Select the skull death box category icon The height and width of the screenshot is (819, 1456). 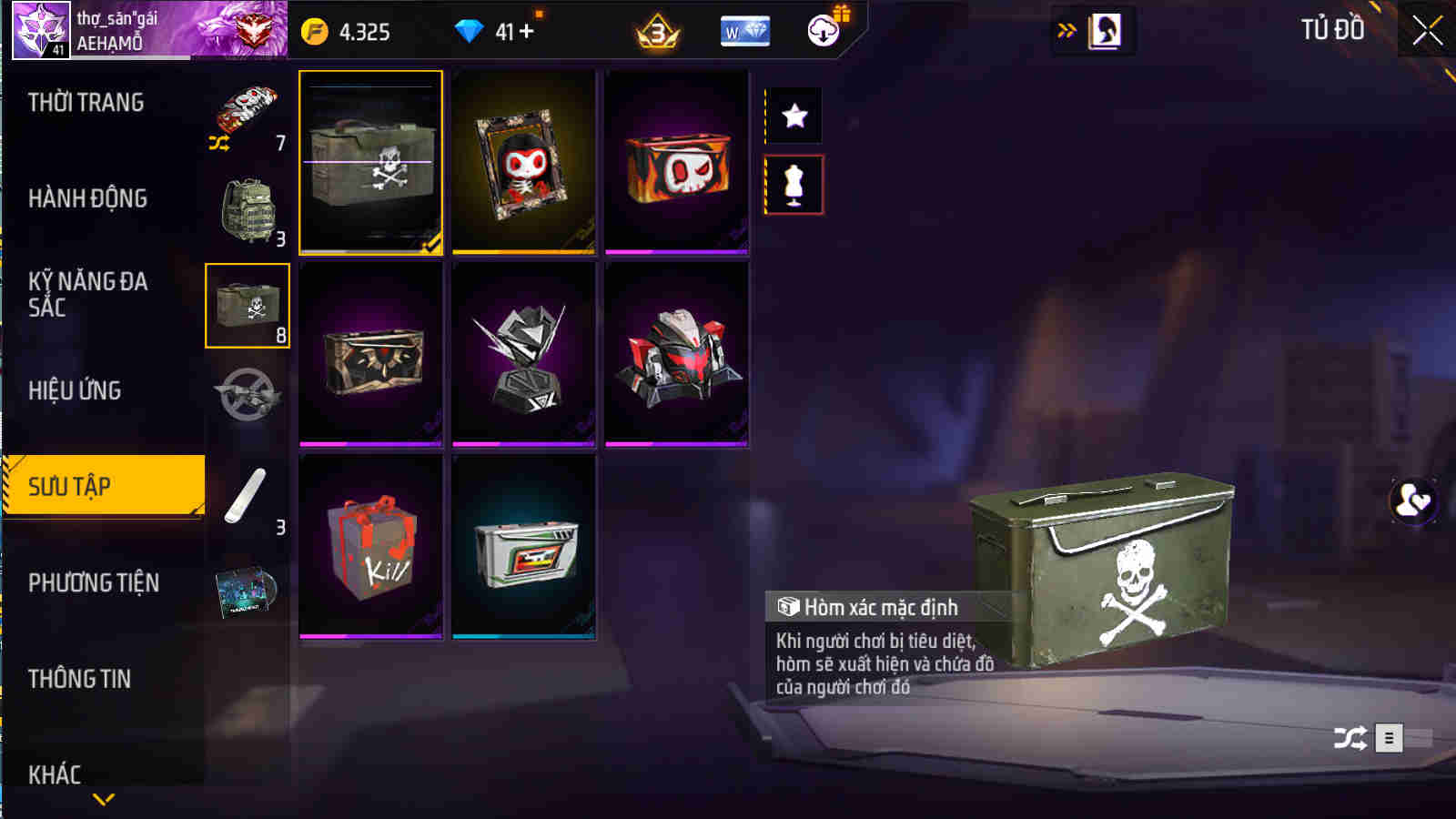point(248,305)
